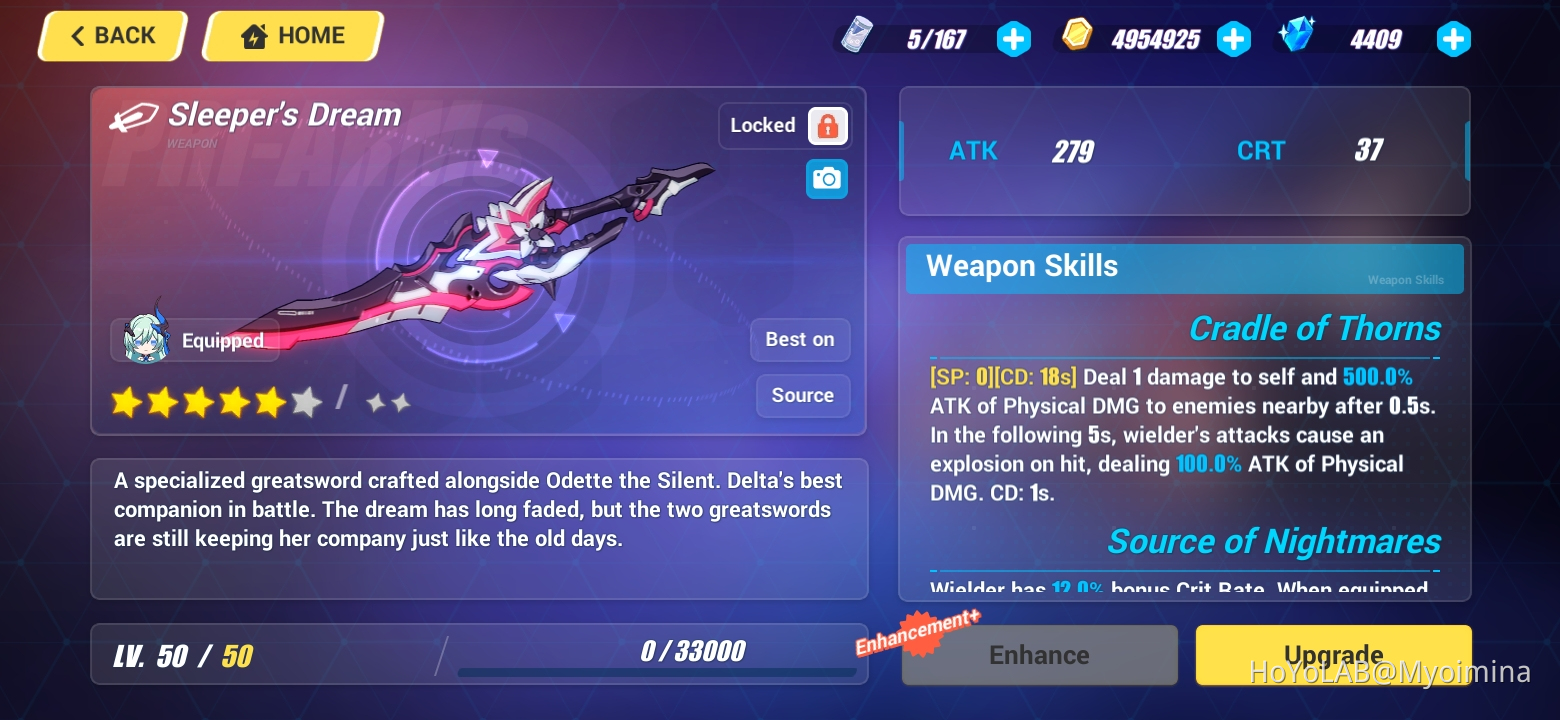
Task: Open the Best on panel
Action: [x=799, y=339]
